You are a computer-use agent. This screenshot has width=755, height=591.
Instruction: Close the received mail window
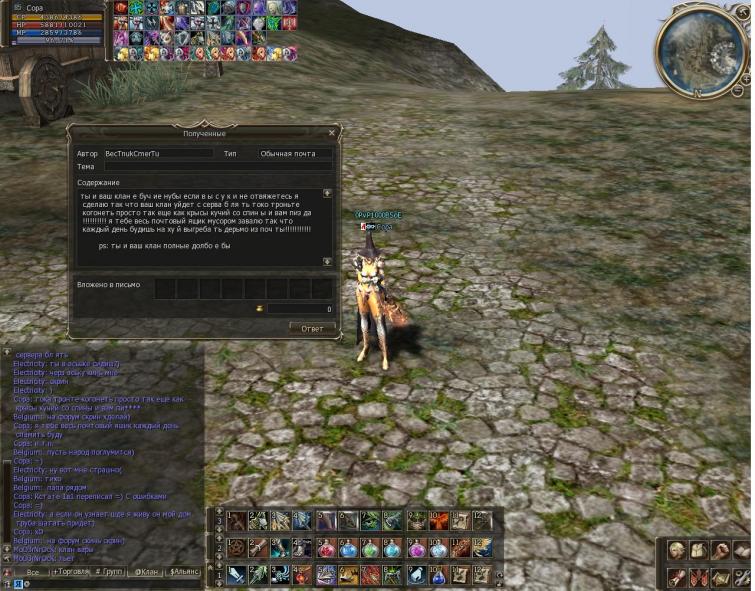click(x=332, y=132)
